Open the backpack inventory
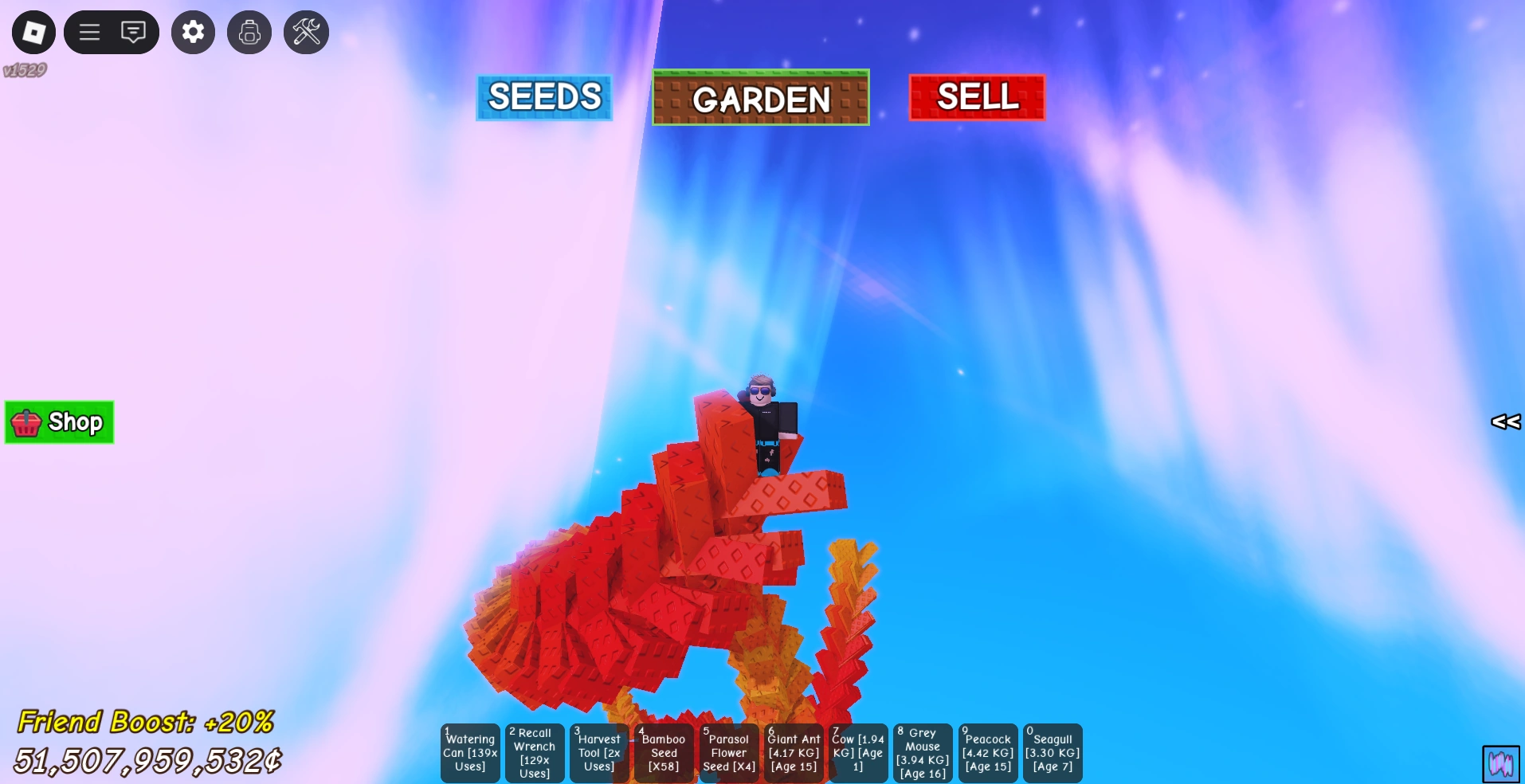 pos(249,32)
